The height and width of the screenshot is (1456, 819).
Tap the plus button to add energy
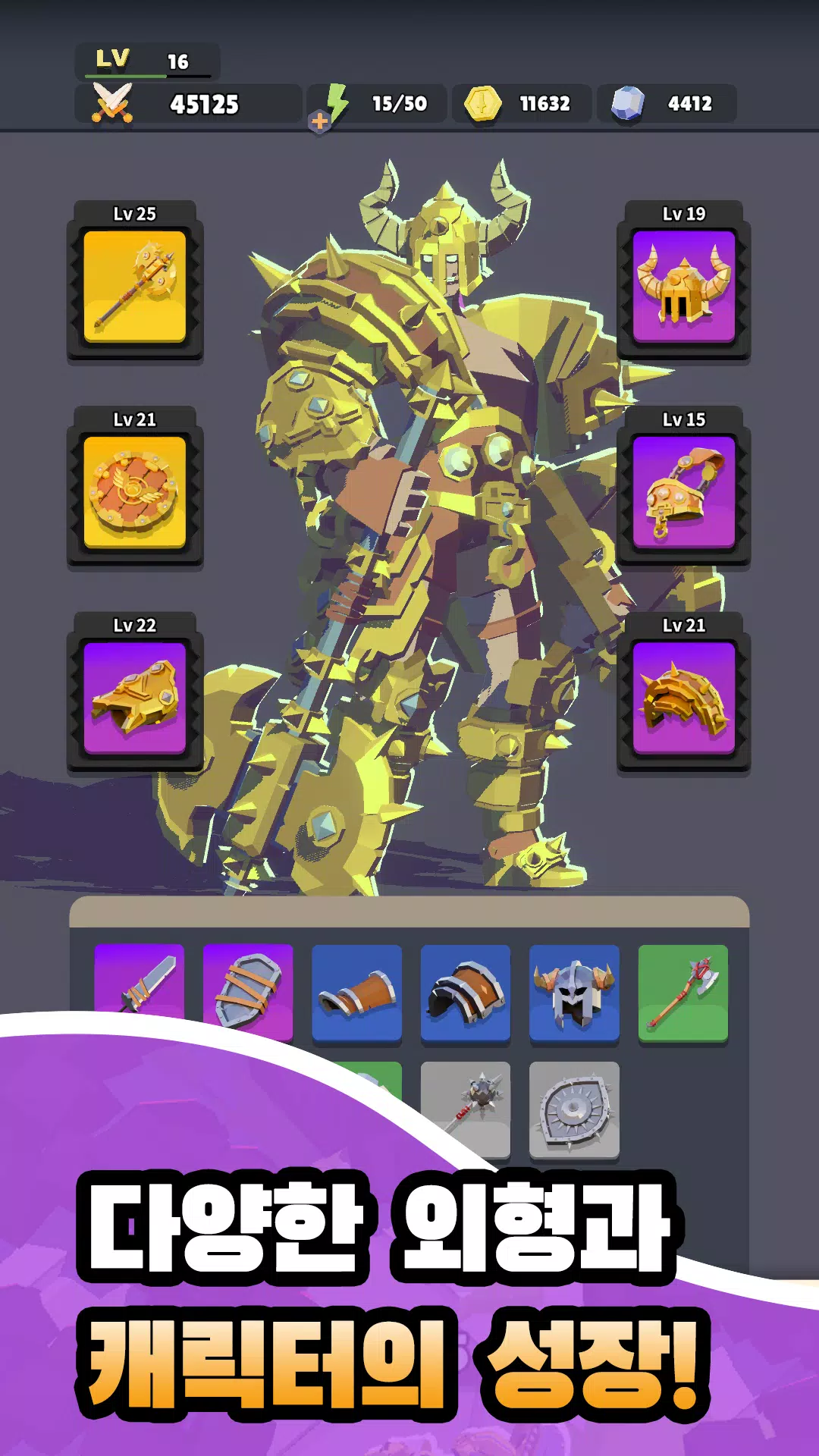pos(320,121)
